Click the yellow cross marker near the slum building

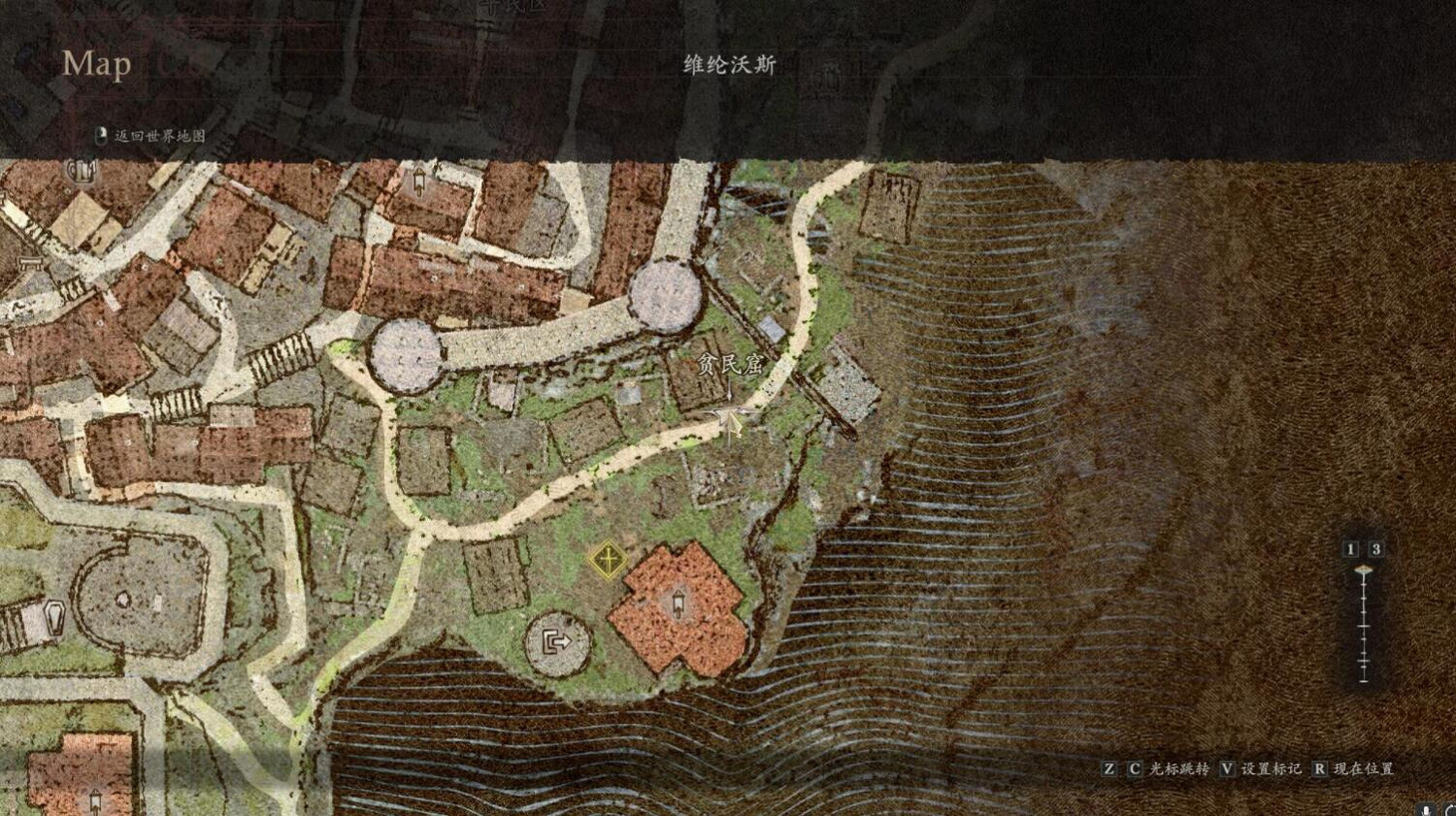click(608, 561)
